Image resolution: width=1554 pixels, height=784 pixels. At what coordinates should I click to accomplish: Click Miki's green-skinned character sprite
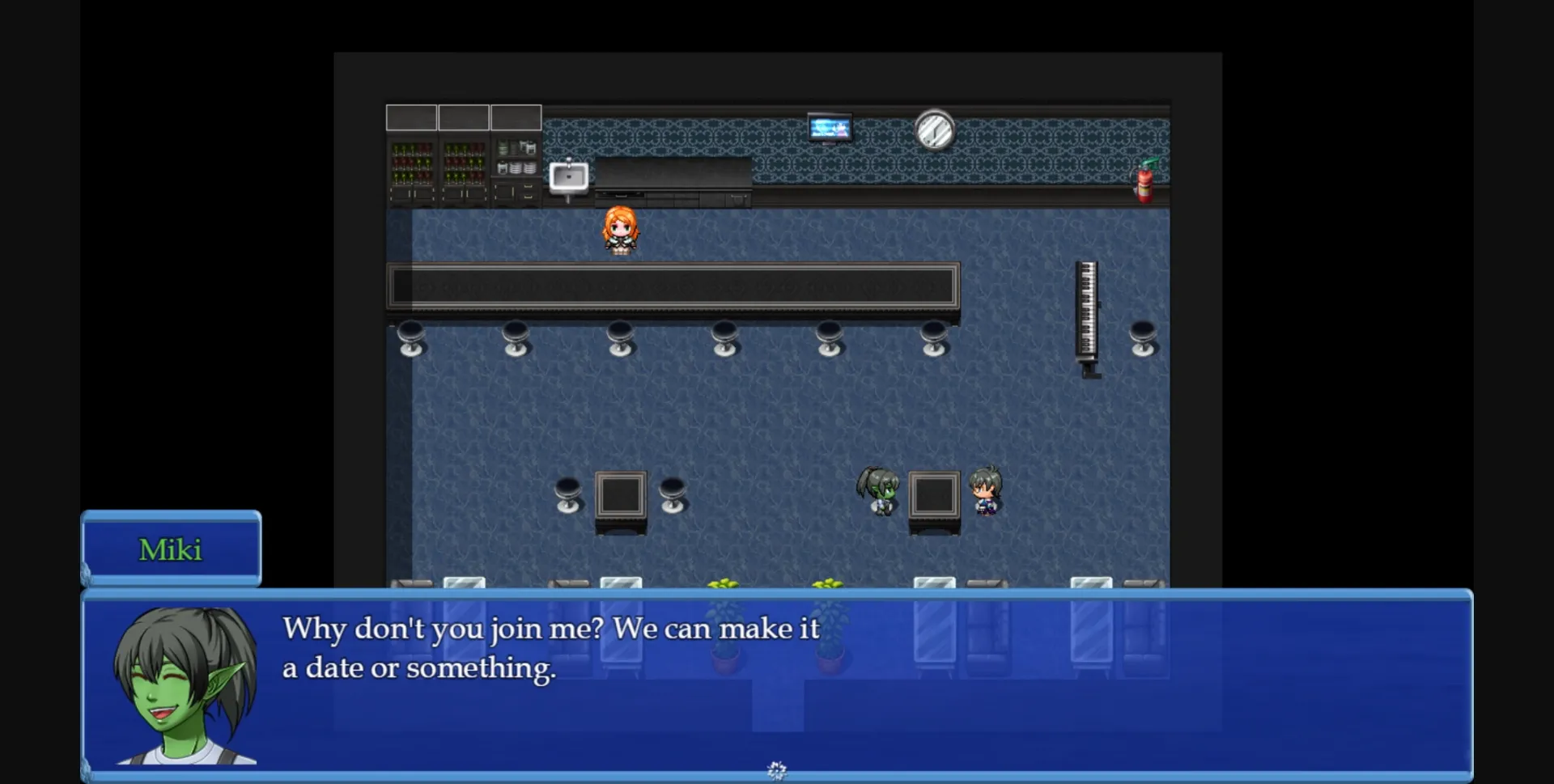click(879, 494)
